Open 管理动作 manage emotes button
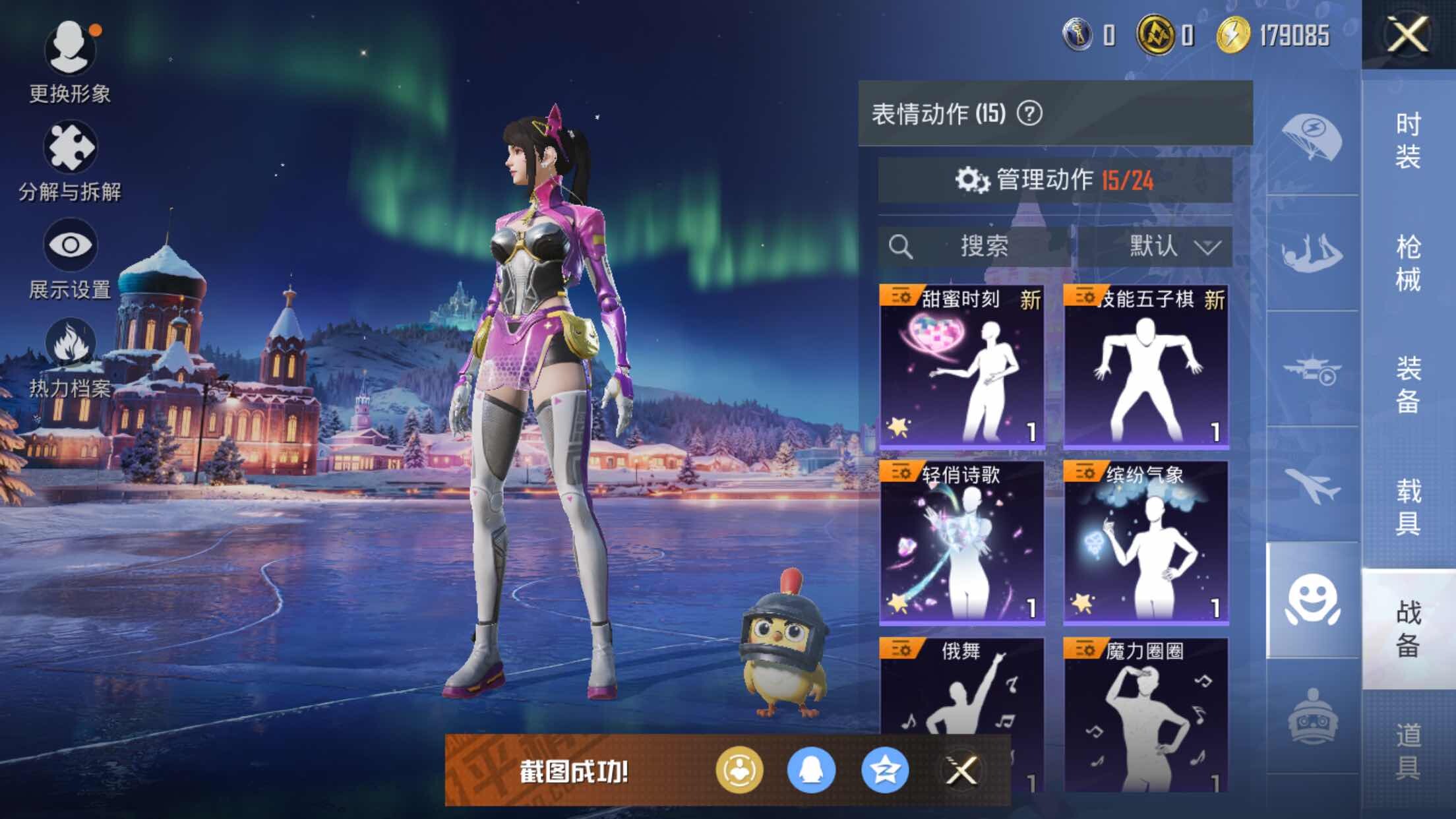 1055,179
